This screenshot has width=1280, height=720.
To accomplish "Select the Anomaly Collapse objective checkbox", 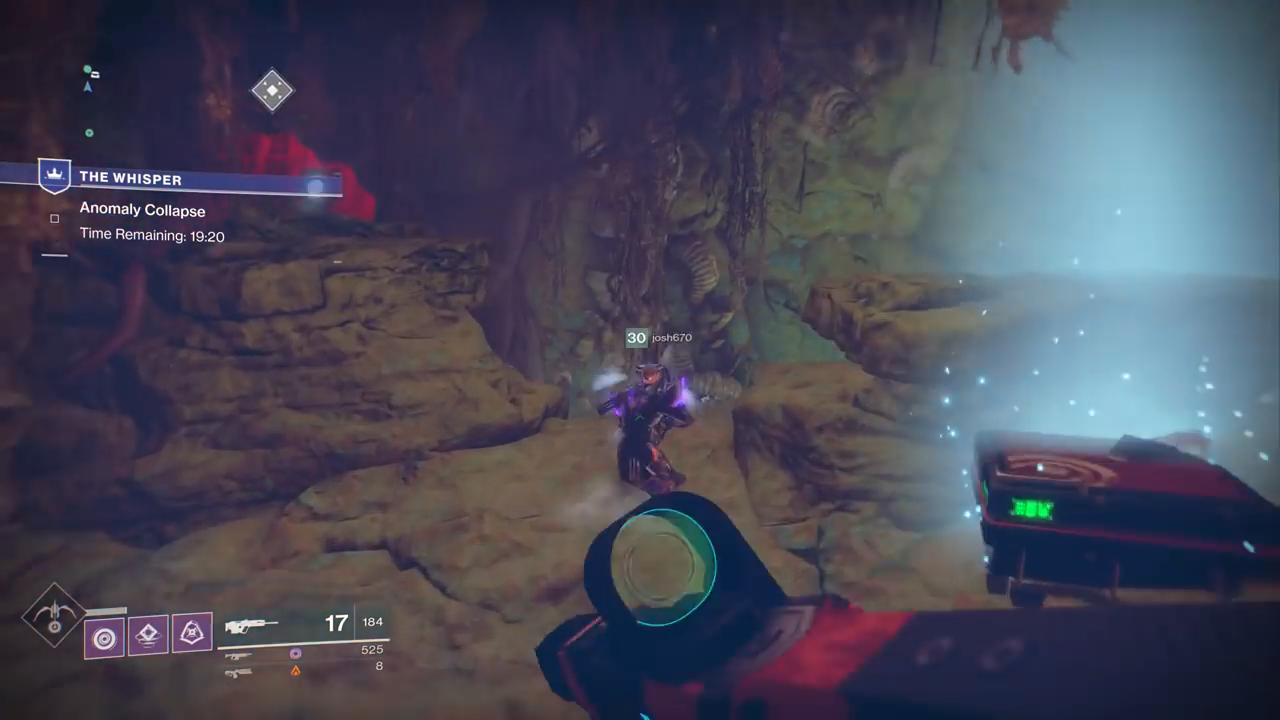I will (55, 218).
